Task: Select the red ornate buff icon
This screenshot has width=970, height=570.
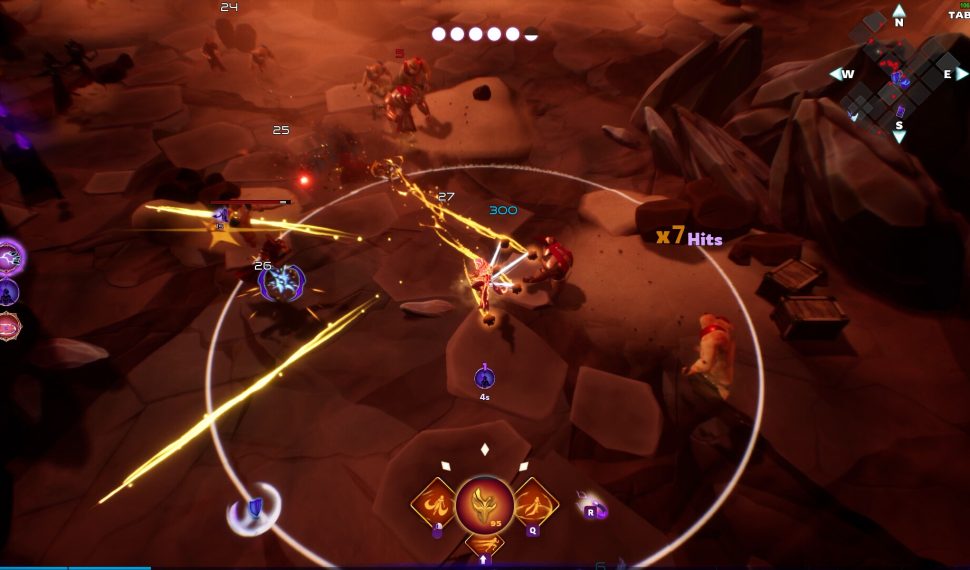Action: 9,325
